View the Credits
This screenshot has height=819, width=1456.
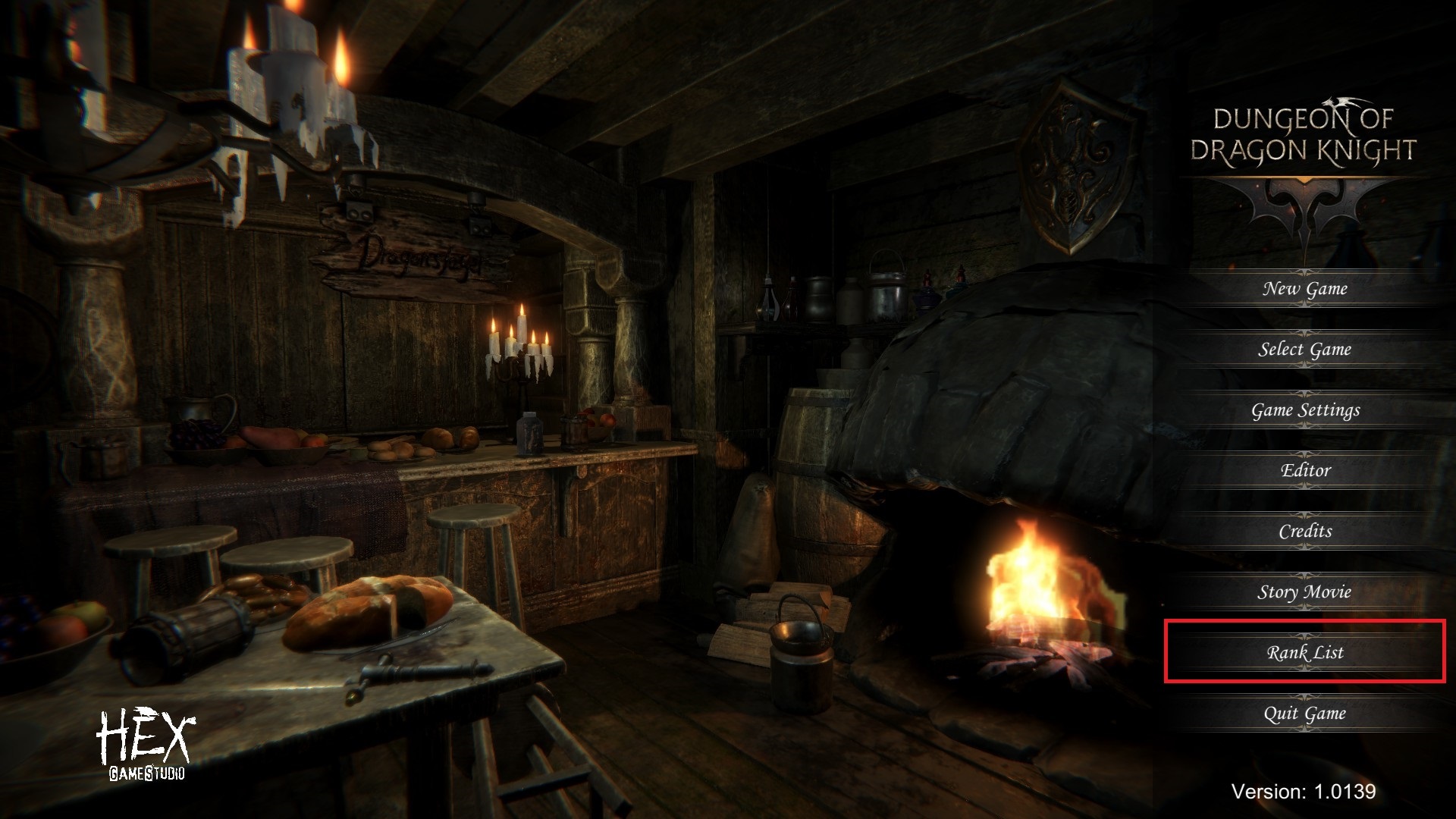1304,532
